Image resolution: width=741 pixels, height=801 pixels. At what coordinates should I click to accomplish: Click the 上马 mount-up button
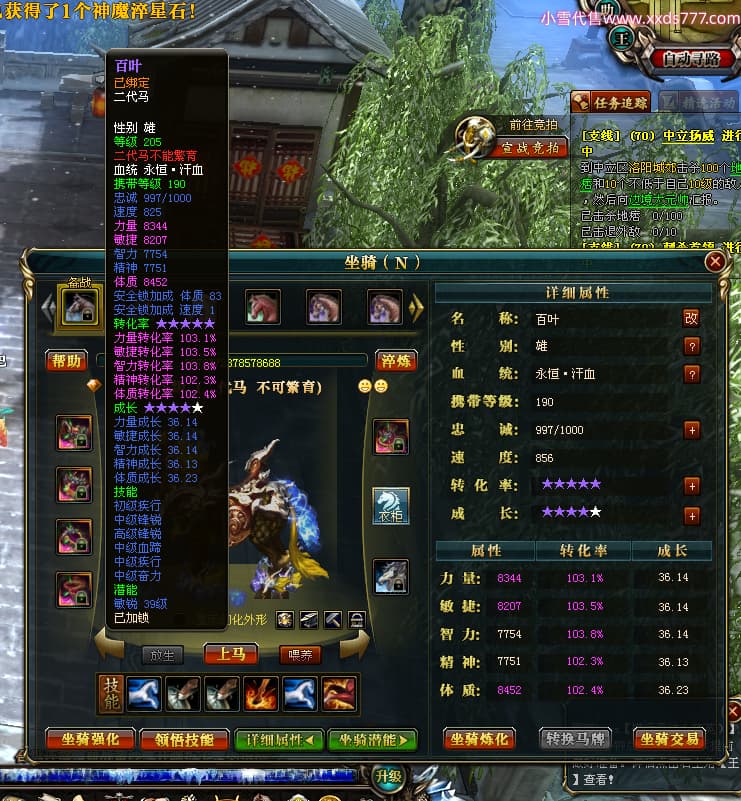click(x=231, y=654)
